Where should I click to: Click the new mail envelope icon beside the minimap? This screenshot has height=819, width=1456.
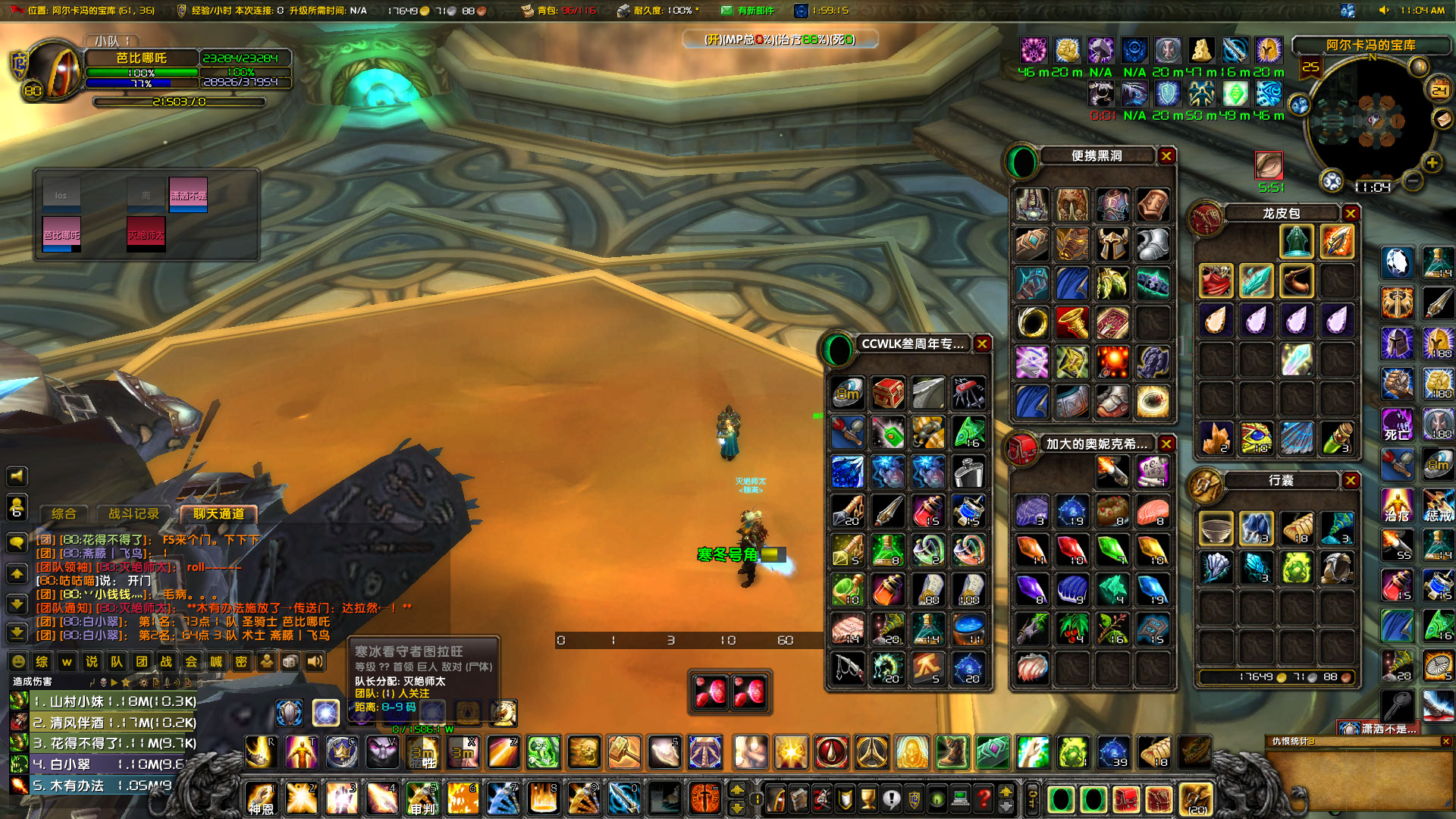(1442, 120)
